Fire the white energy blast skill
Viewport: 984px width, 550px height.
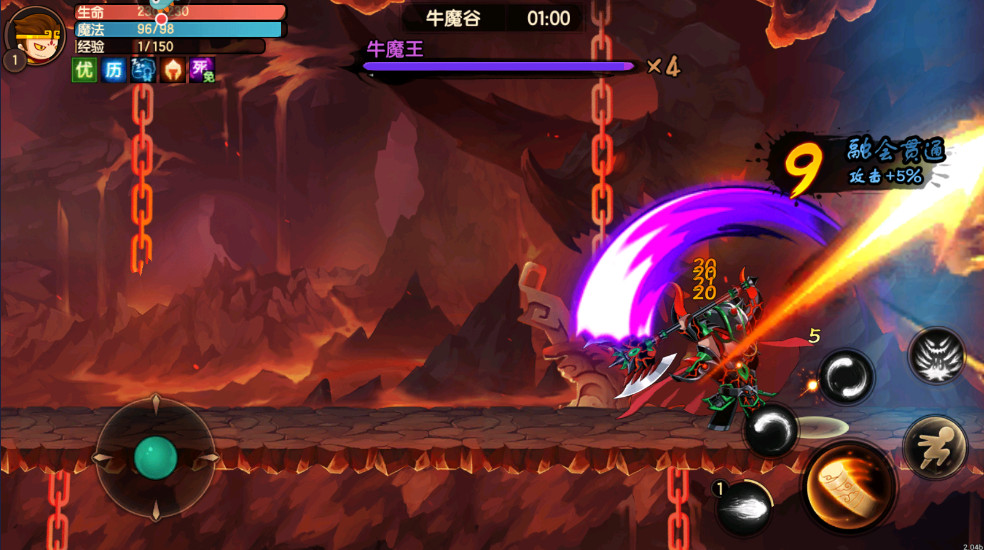744,505
